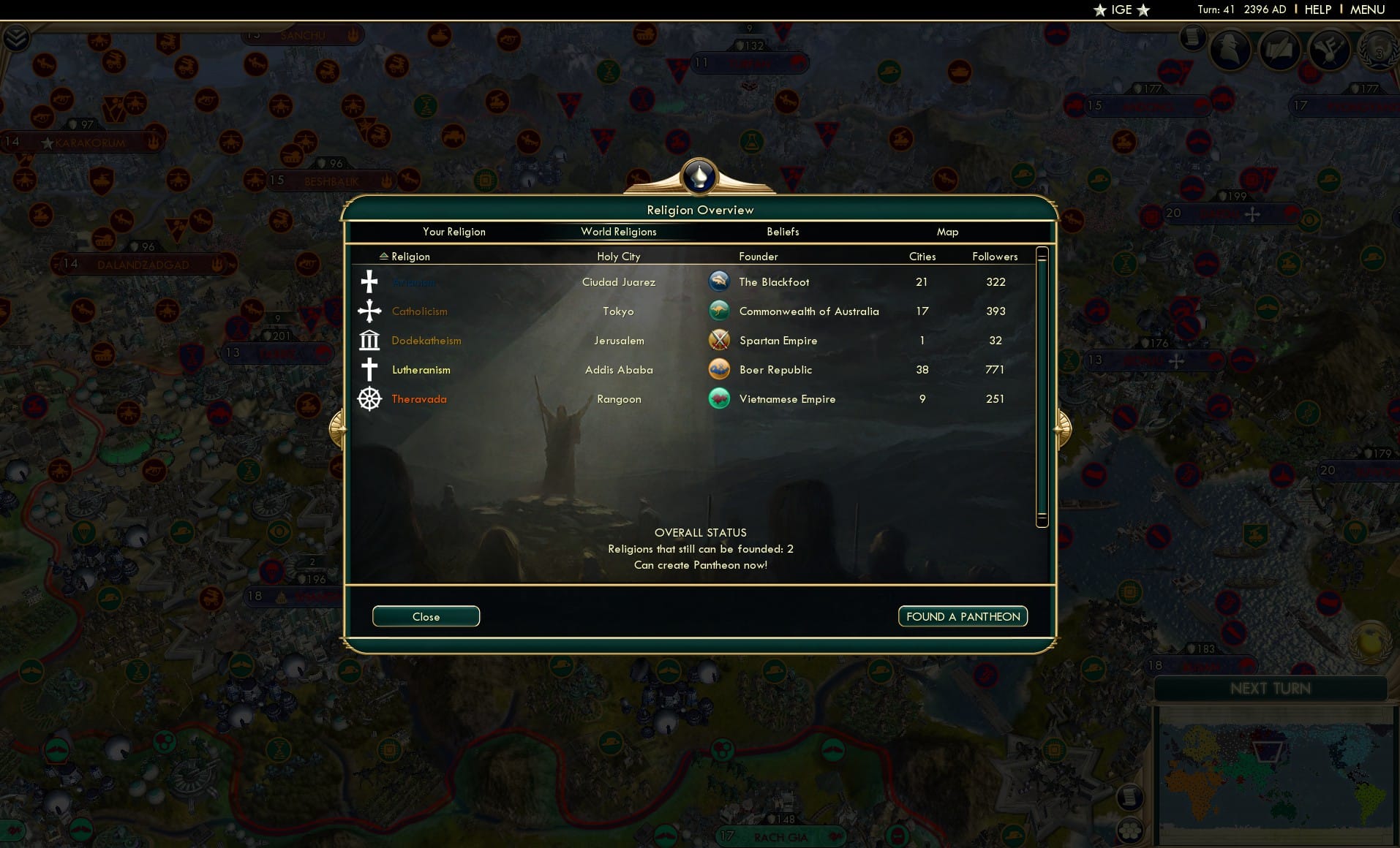
Task: Open the Espionage overview spy icon
Action: 1230,49
